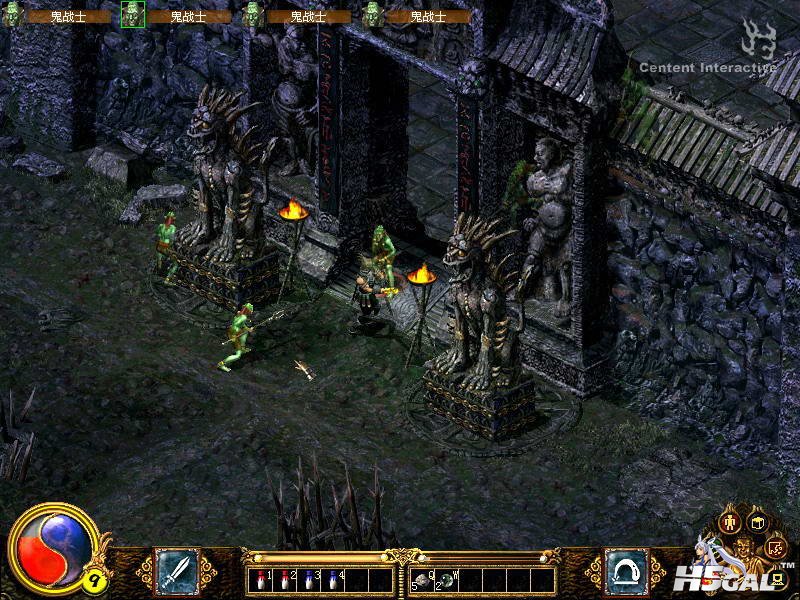Click the level 9 badge by the orb

click(x=93, y=579)
